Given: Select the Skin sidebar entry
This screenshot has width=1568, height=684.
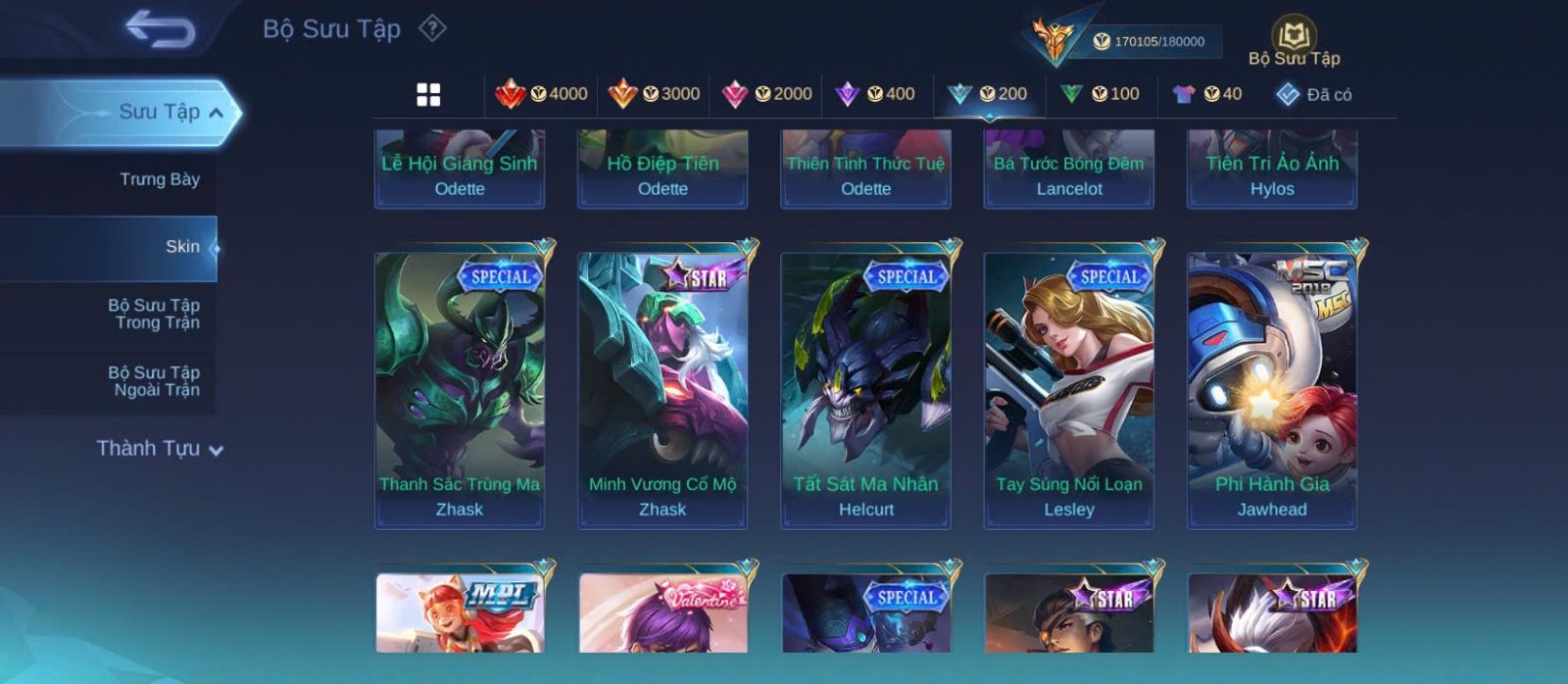Looking at the screenshot, I should pos(182,247).
